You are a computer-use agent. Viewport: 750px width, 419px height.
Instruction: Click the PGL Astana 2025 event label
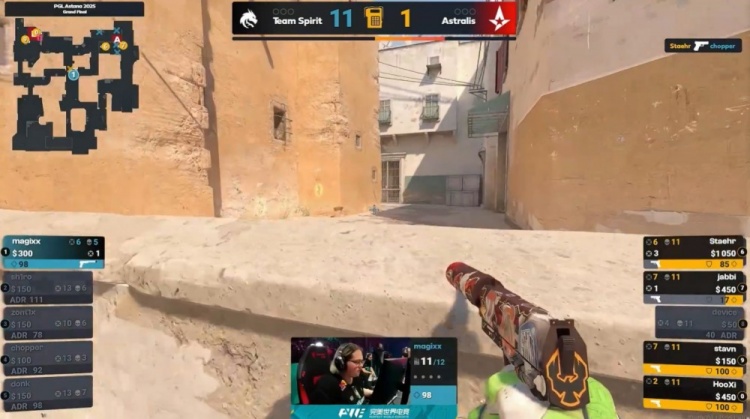tap(72, 9)
